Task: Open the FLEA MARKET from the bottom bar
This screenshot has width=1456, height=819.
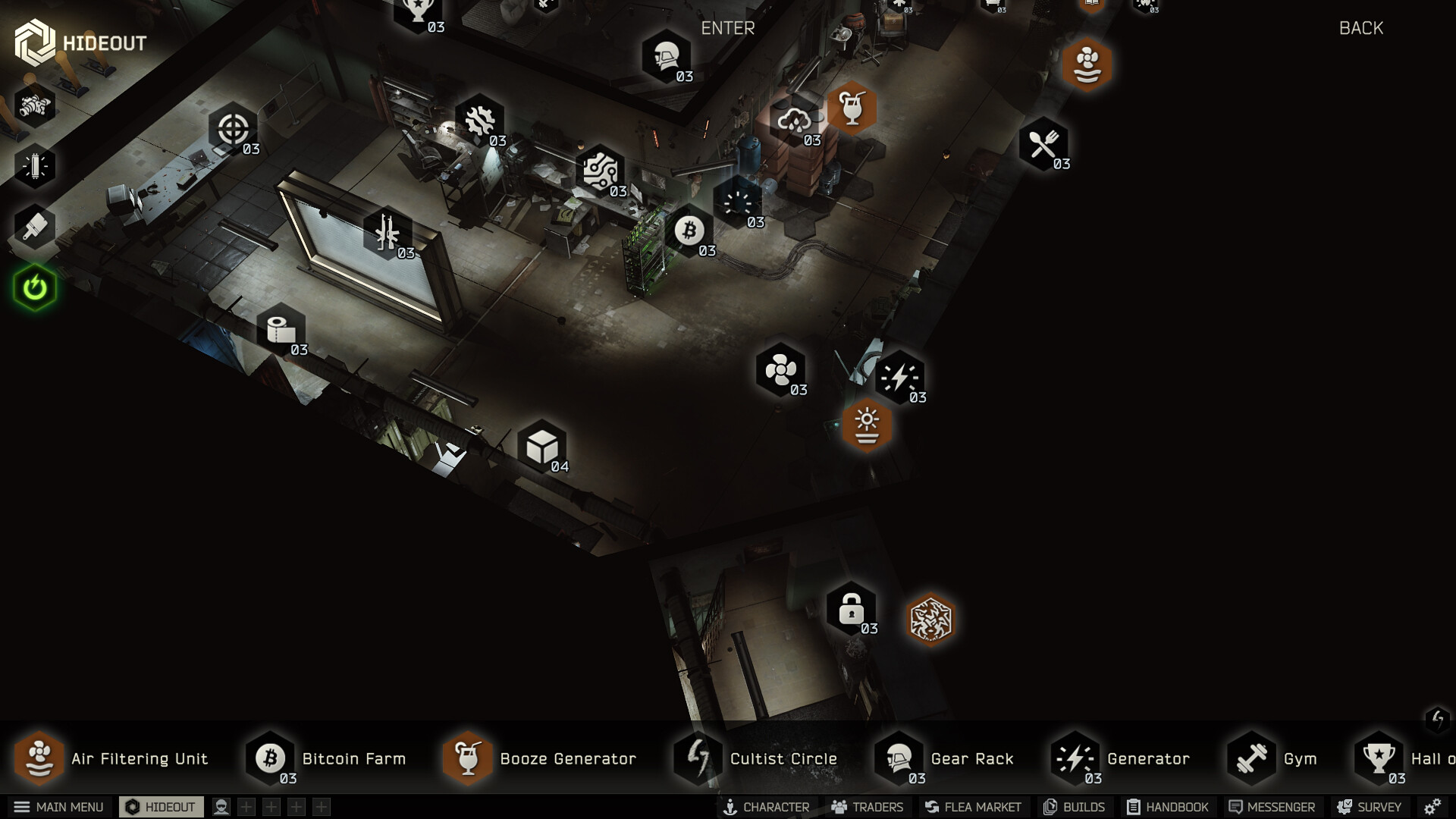Action: [x=973, y=807]
